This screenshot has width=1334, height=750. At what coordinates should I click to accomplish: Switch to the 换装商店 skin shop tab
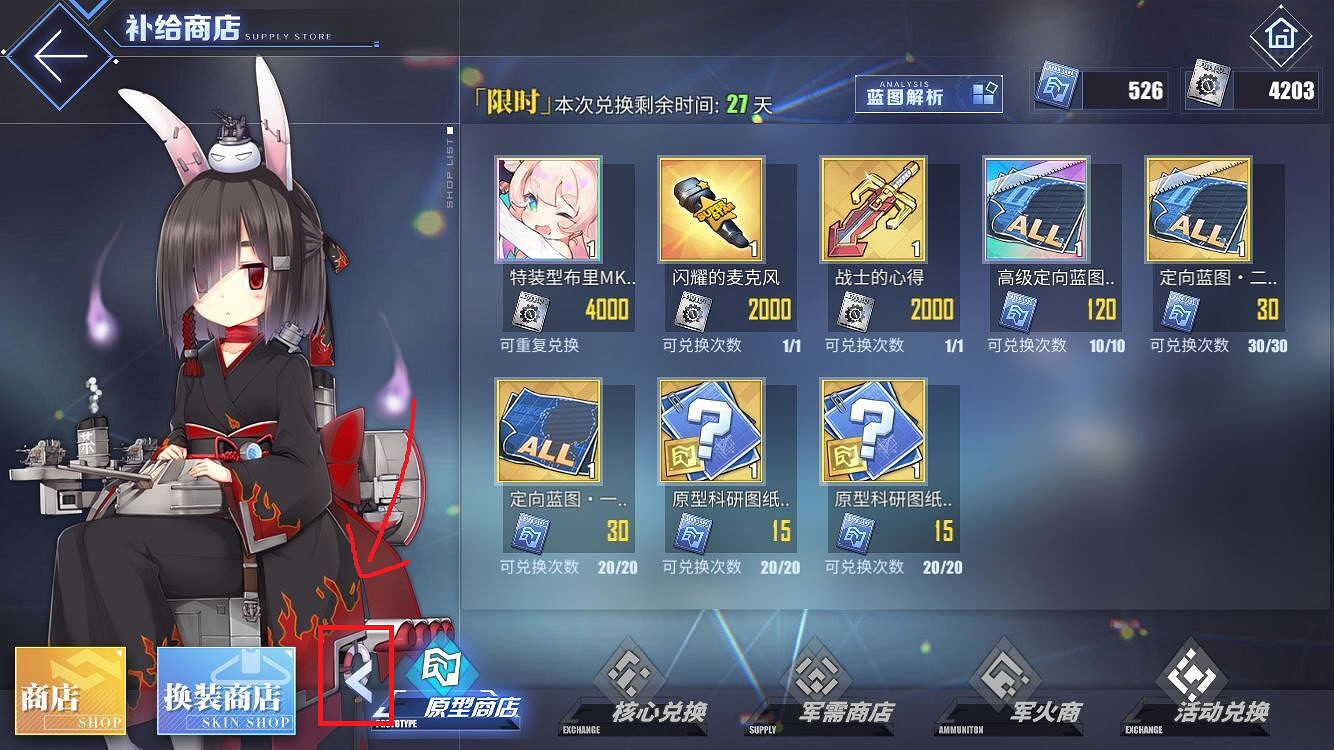coord(225,690)
